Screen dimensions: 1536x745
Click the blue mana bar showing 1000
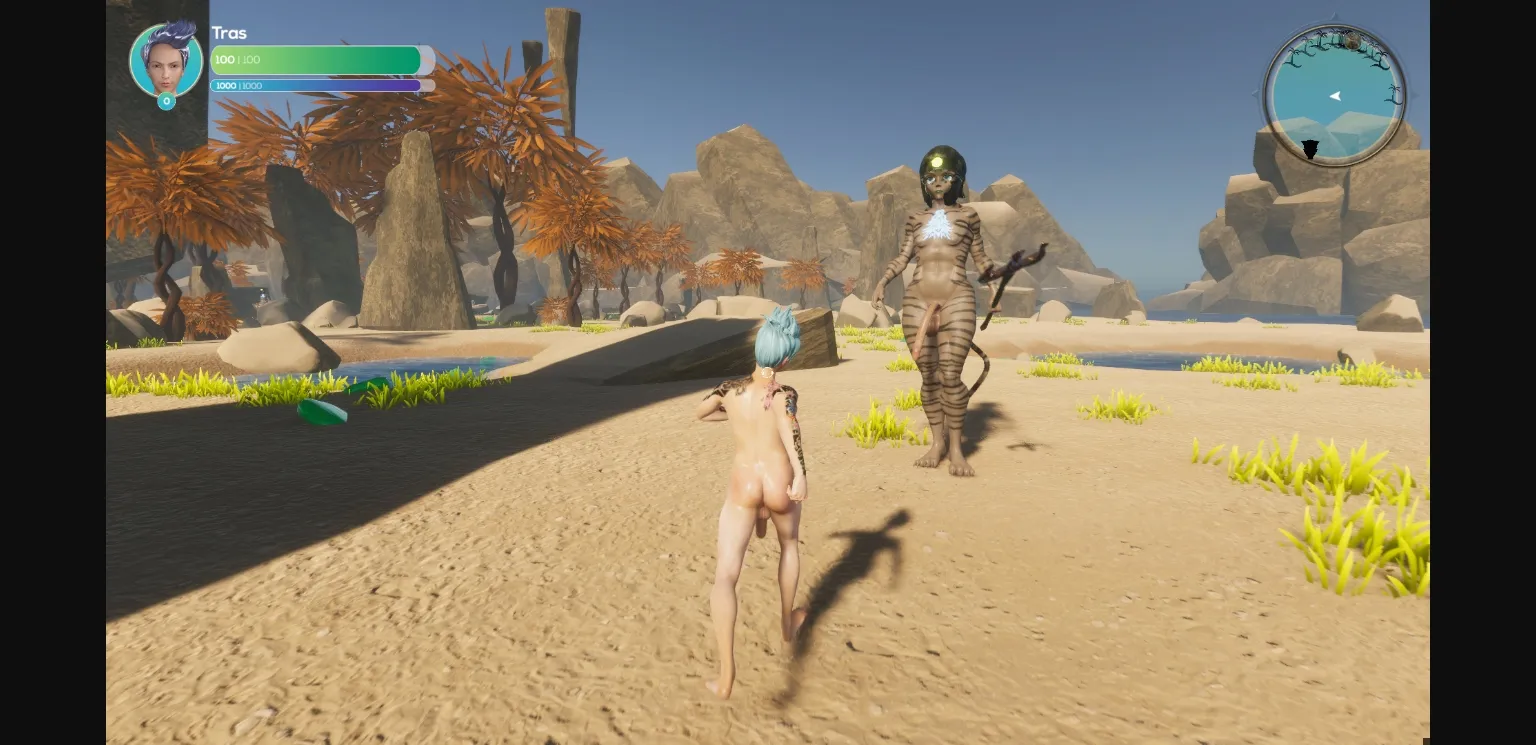point(316,85)
